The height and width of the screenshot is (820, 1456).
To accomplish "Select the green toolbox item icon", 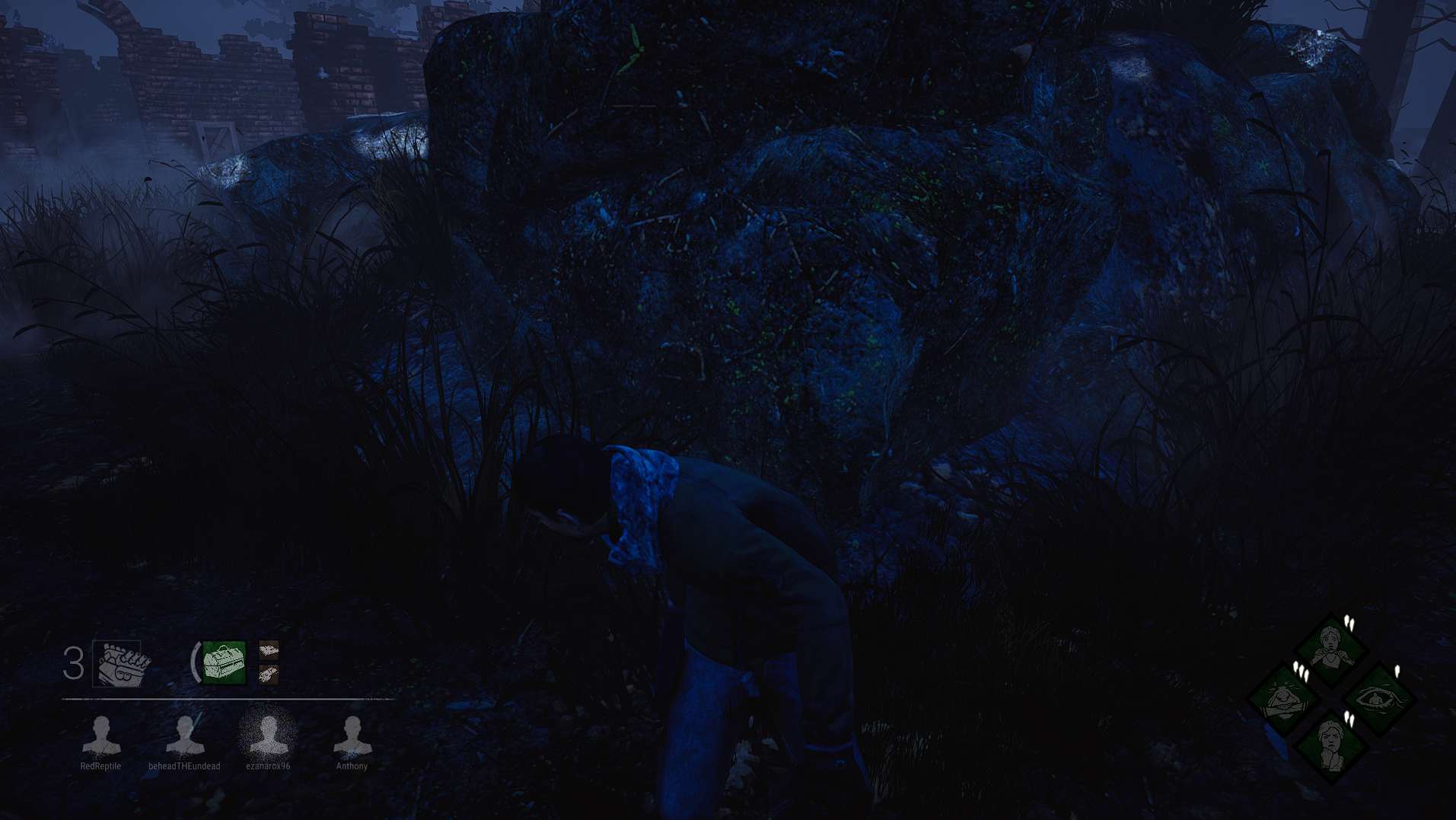I will coord(223,662).
